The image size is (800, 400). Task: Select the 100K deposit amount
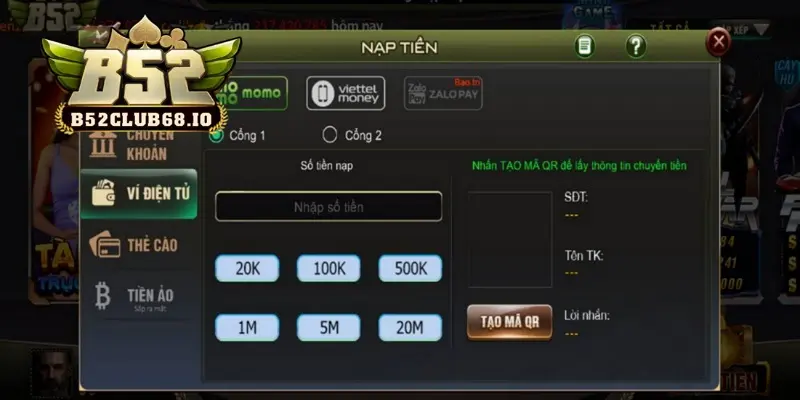click(328, 268)
